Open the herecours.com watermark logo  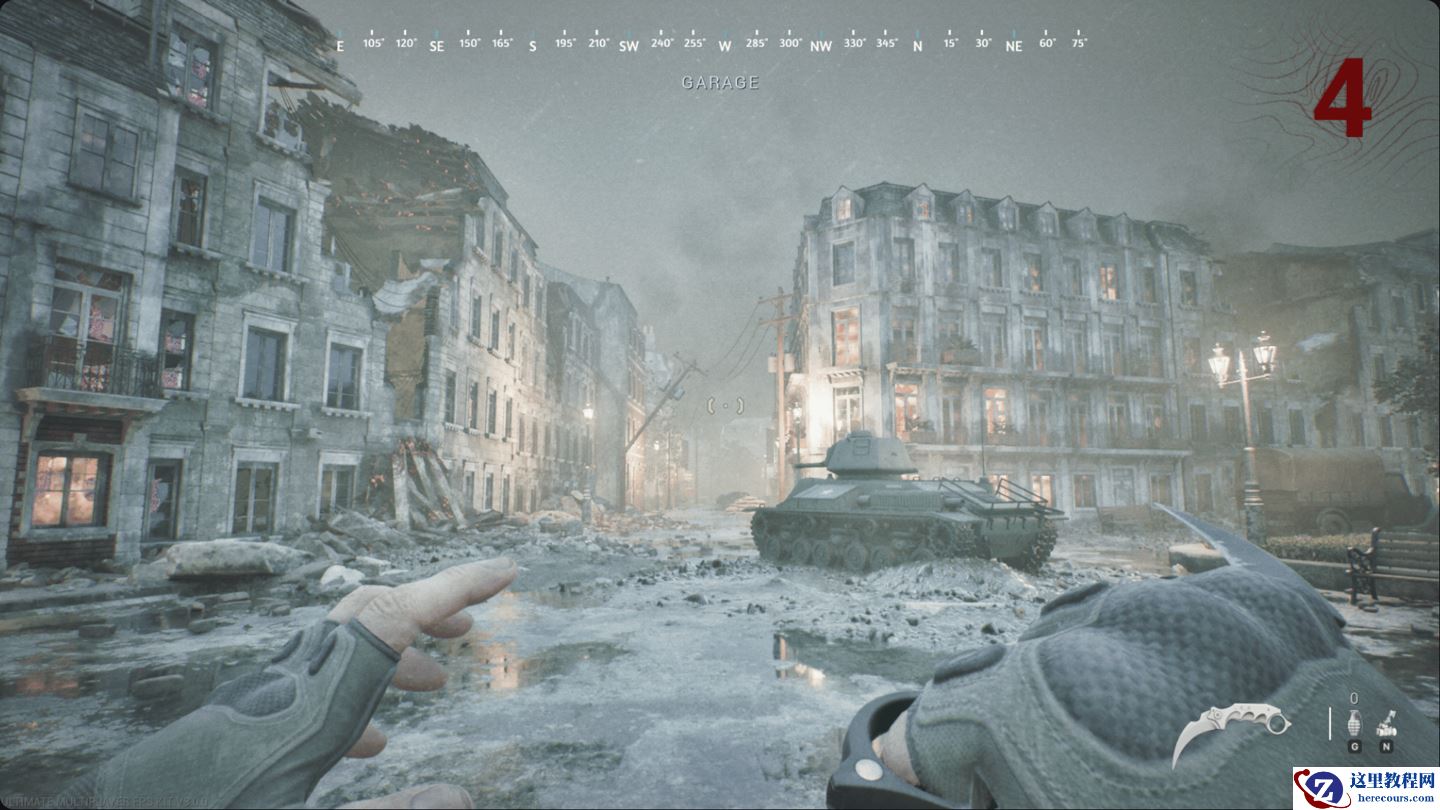pos(1365,788)
